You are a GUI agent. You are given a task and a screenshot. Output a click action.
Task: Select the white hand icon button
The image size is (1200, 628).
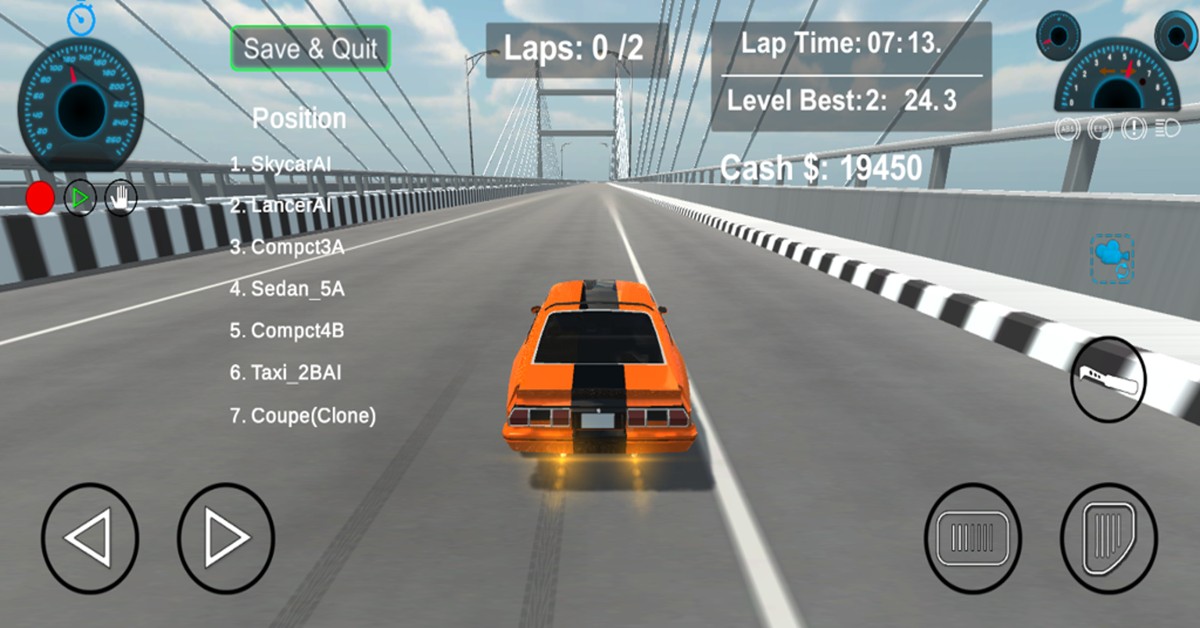(122, 198)
